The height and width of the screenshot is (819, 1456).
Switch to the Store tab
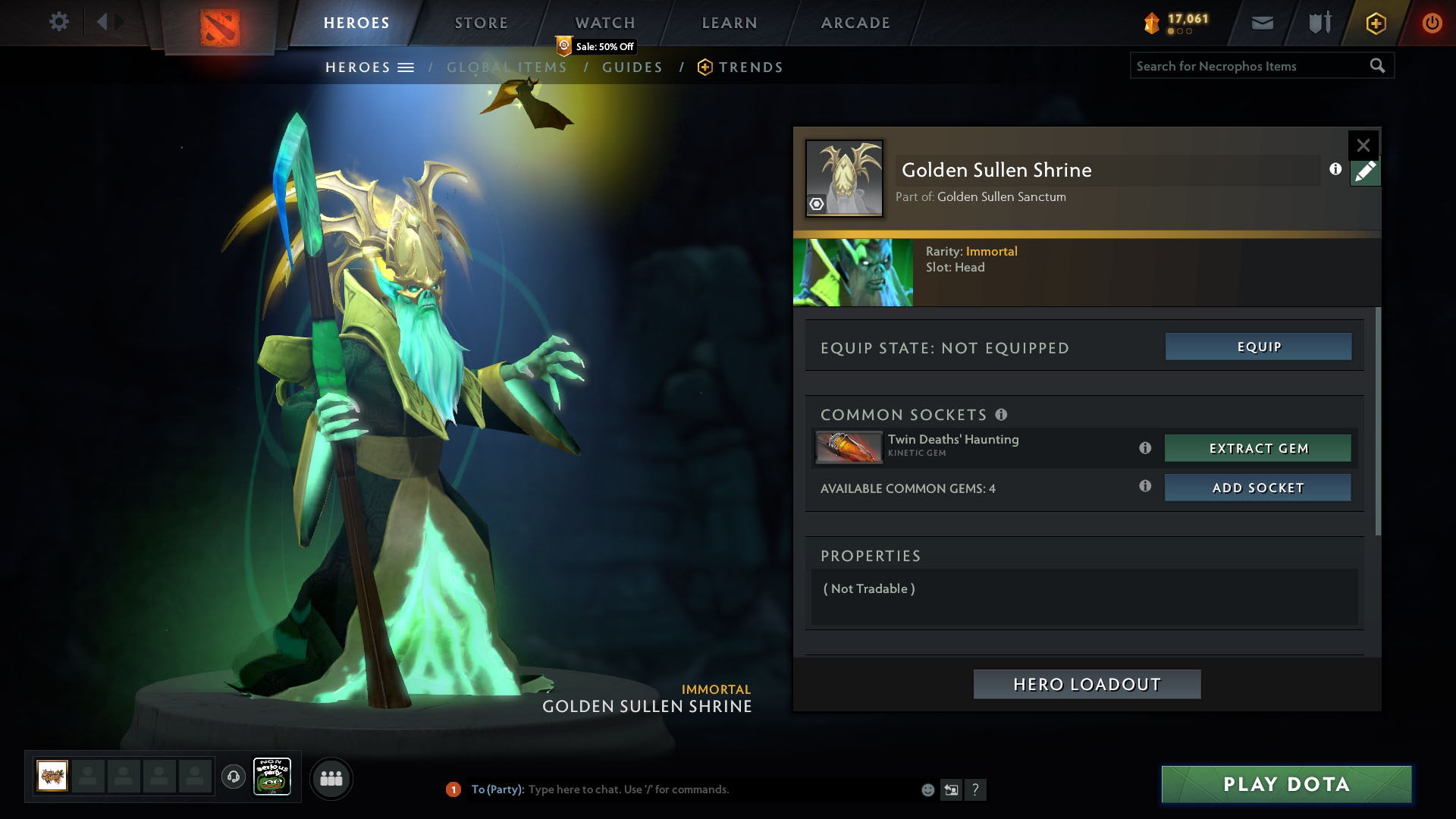[x=482, y=23]
